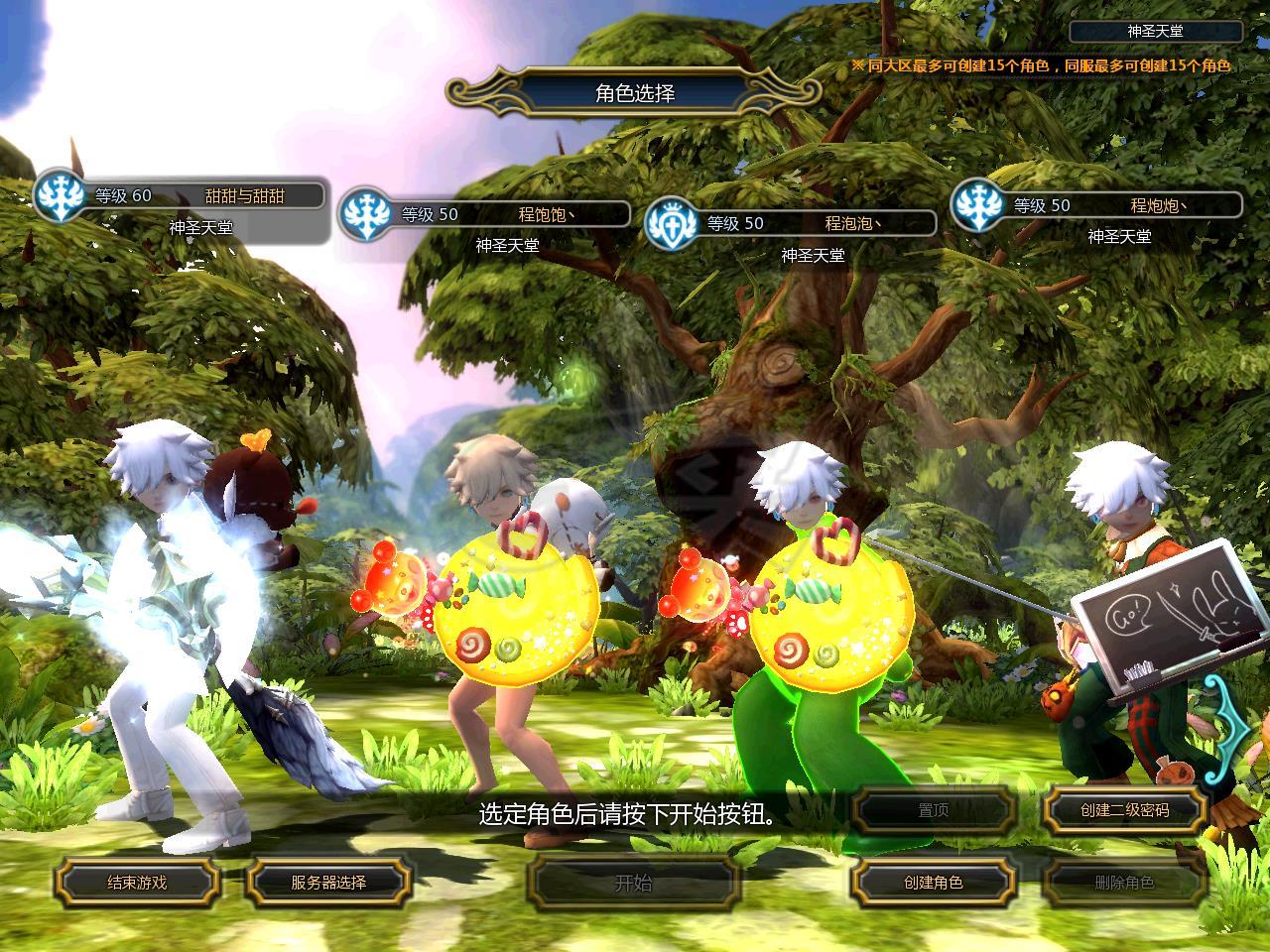Viewport: 1270px width, 952px height.
Task: Open 创建二级密码 secondary password setup
Action: tap(1124, 810)
